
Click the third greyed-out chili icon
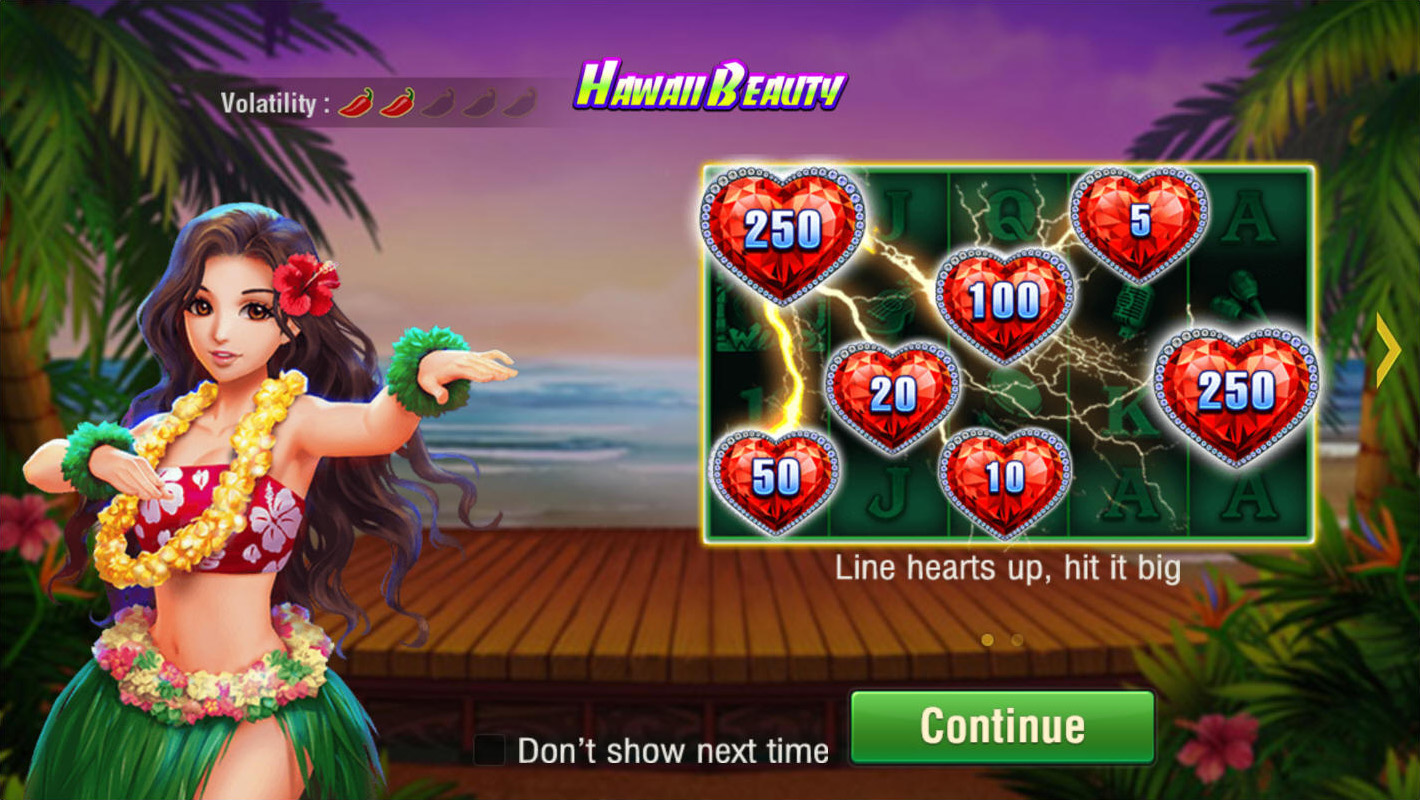(x=440, y=103)
